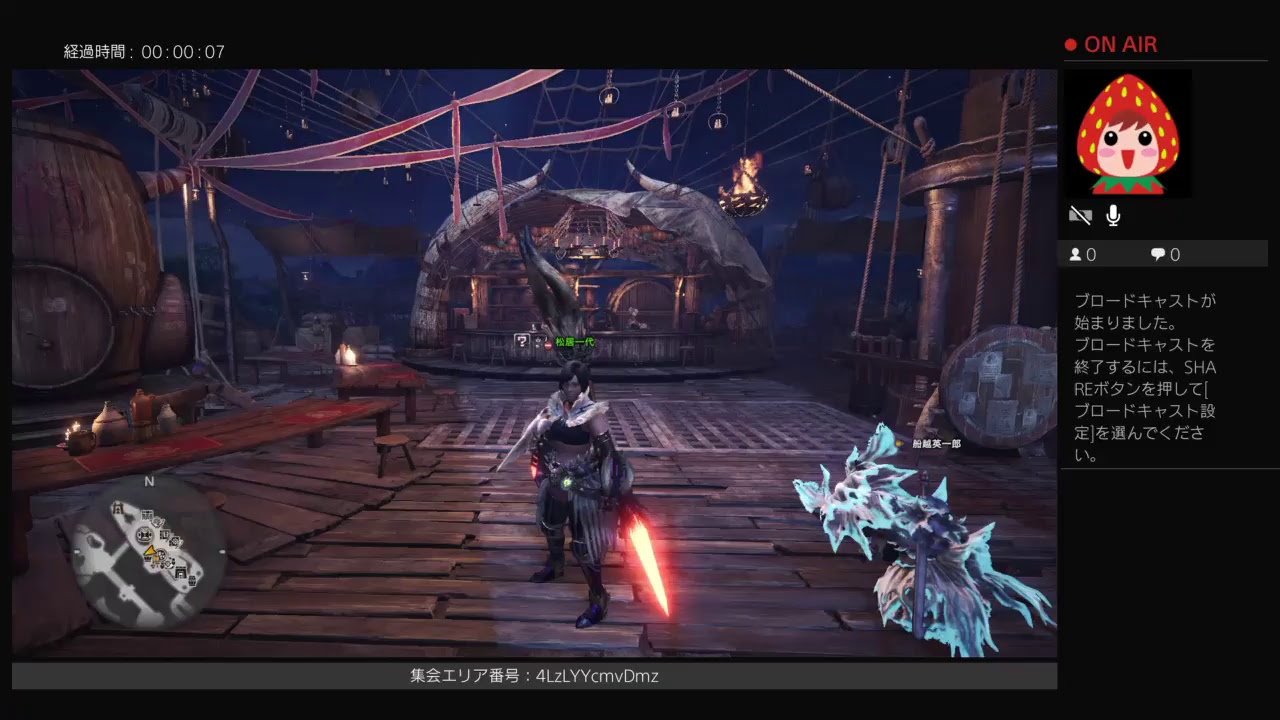Screen dimensions: 1280x720
Task: Select the 松居一代 player nametag
Action: 574,342
